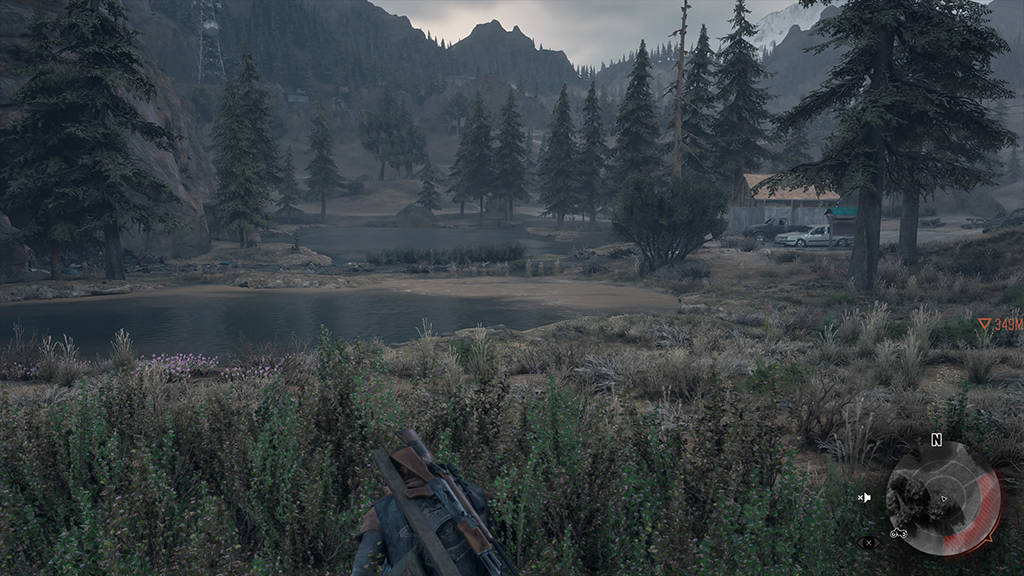
Task: Click the N compass marker above minimap
Action: (936, 439)
